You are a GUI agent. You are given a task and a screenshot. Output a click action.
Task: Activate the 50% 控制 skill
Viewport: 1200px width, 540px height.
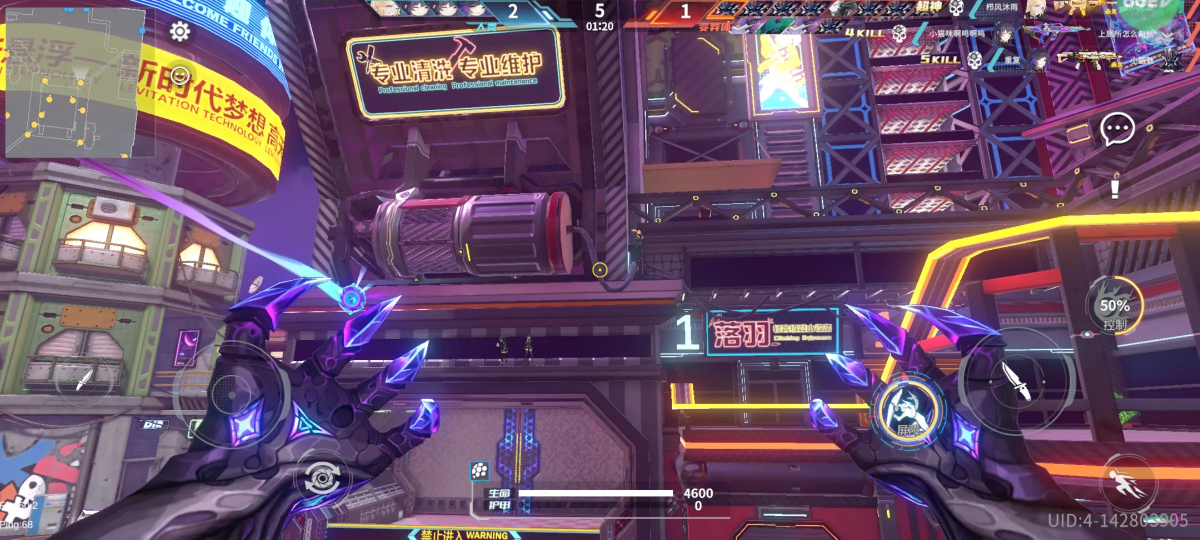[x=1115, y=310]
